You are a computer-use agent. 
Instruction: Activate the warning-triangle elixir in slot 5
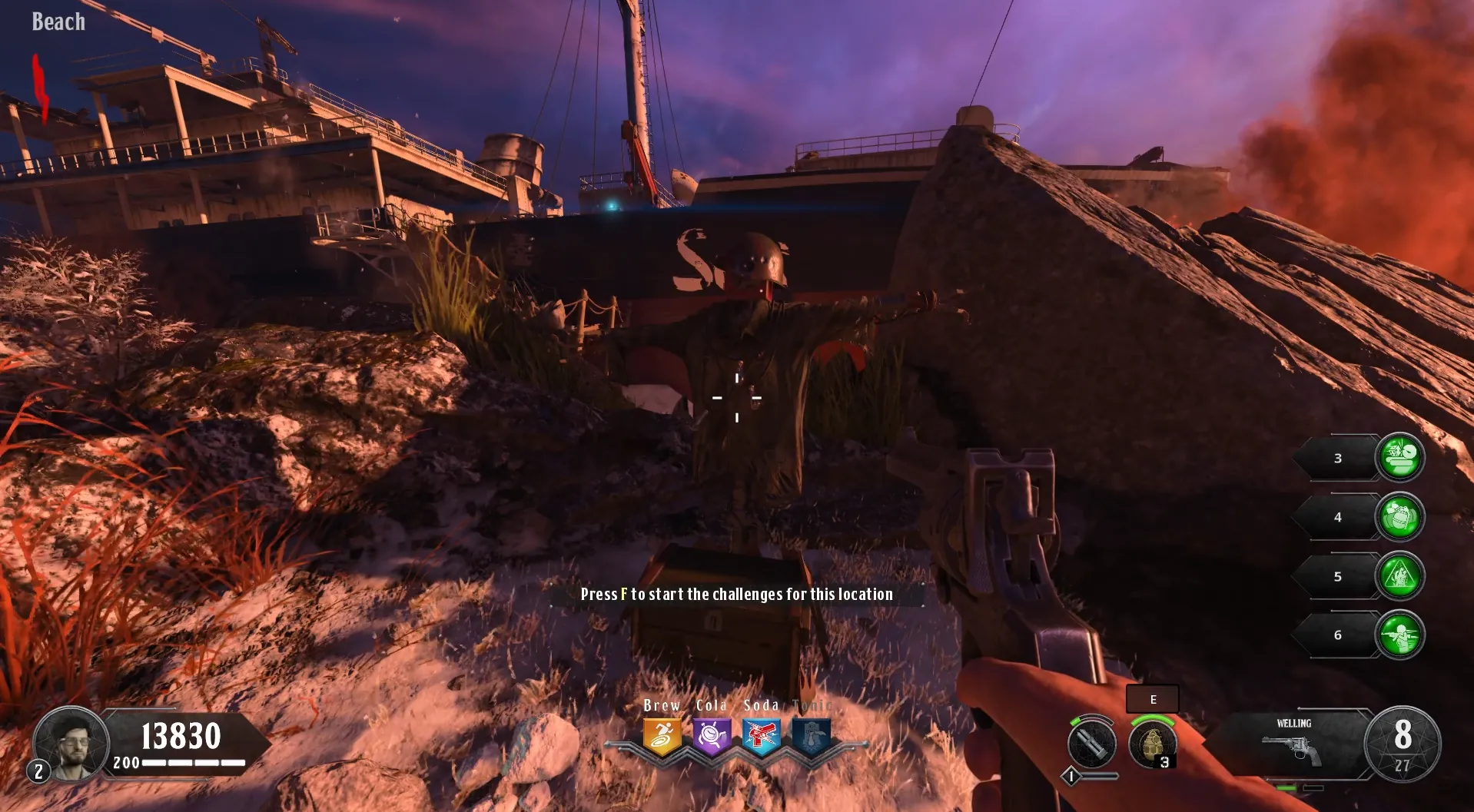tap(1399, 576)
